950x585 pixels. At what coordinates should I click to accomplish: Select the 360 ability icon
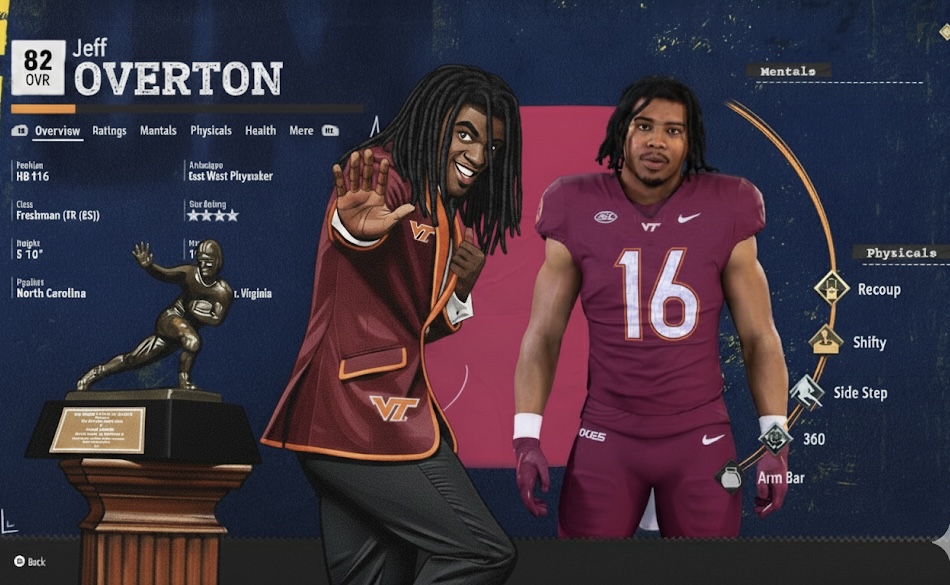point(775,436)
